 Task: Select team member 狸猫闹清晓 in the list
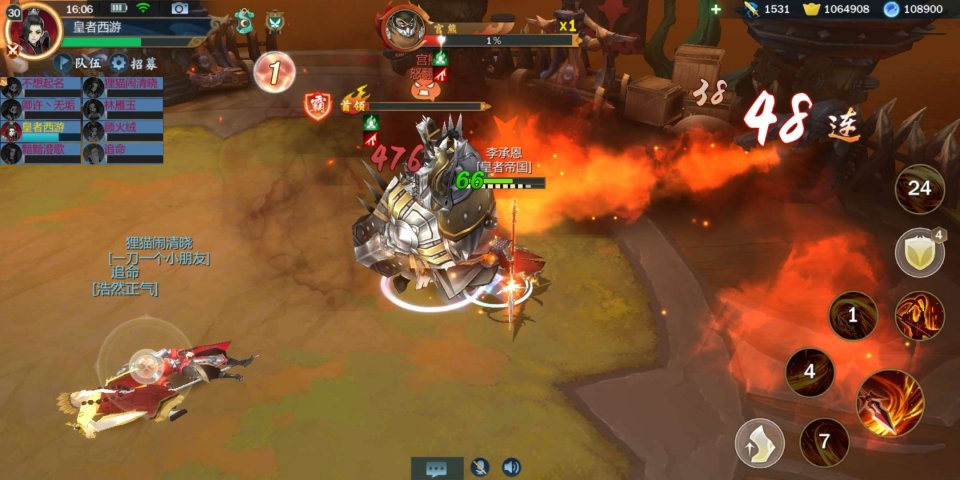123,84
